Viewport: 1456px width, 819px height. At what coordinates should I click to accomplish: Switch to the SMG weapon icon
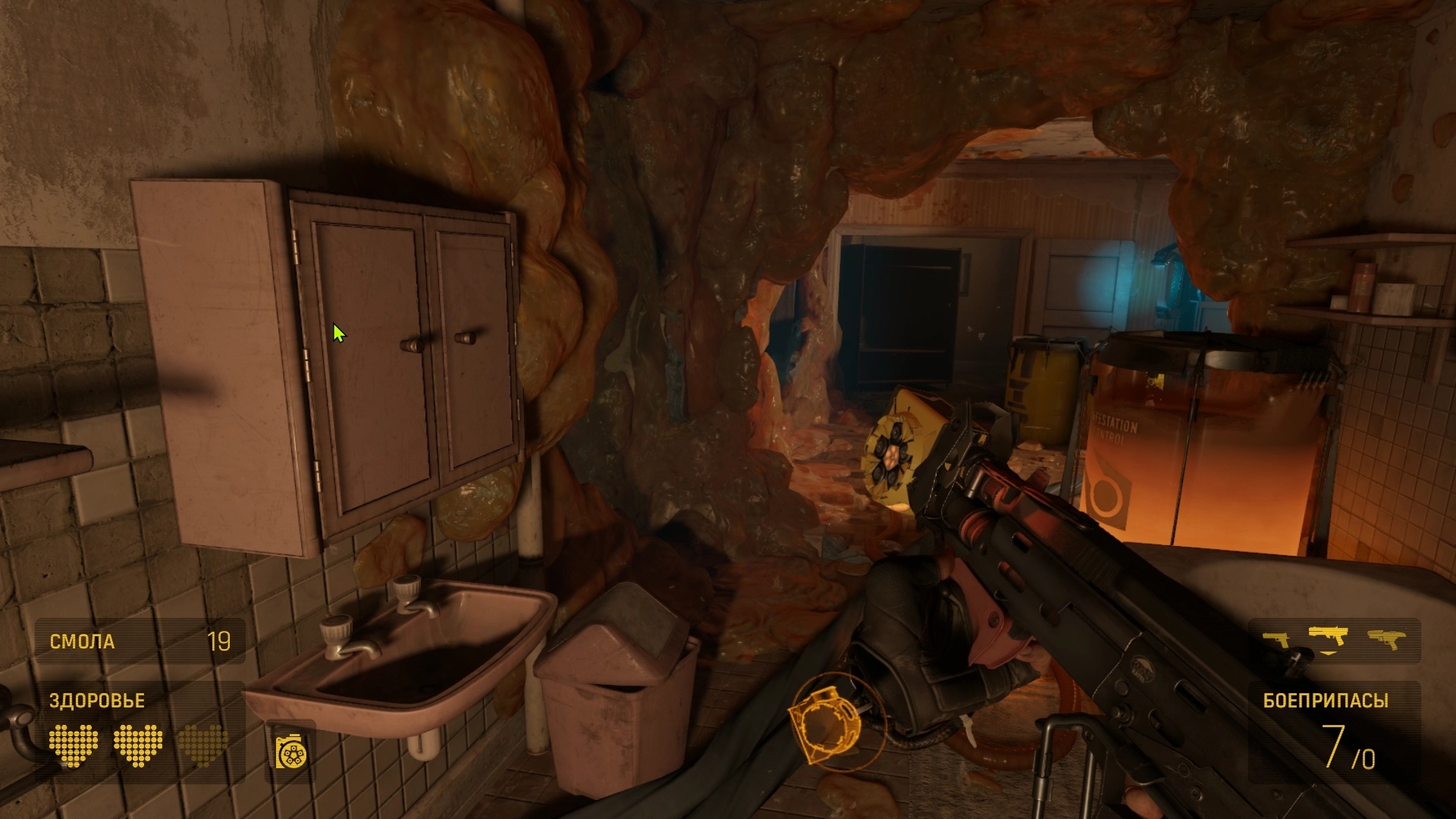[1387, 640]
